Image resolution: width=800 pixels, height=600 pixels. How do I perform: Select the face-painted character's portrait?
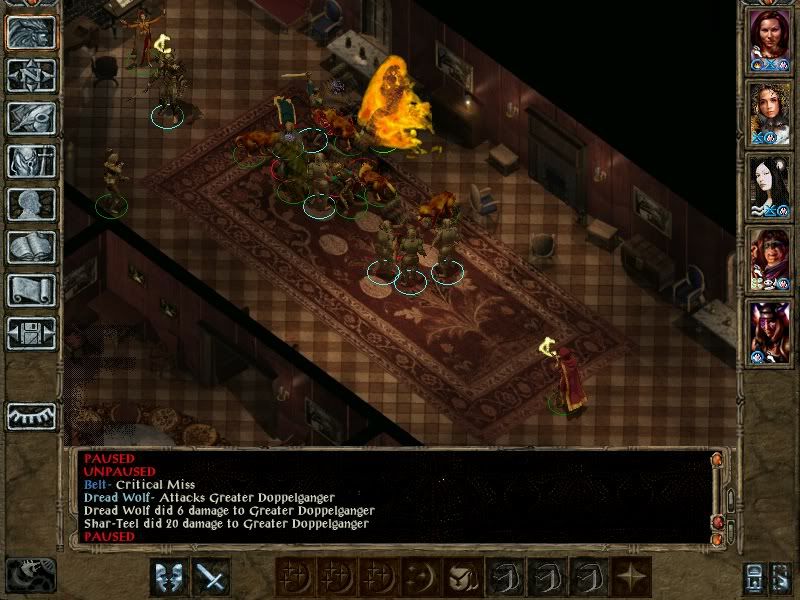point(770,259)
